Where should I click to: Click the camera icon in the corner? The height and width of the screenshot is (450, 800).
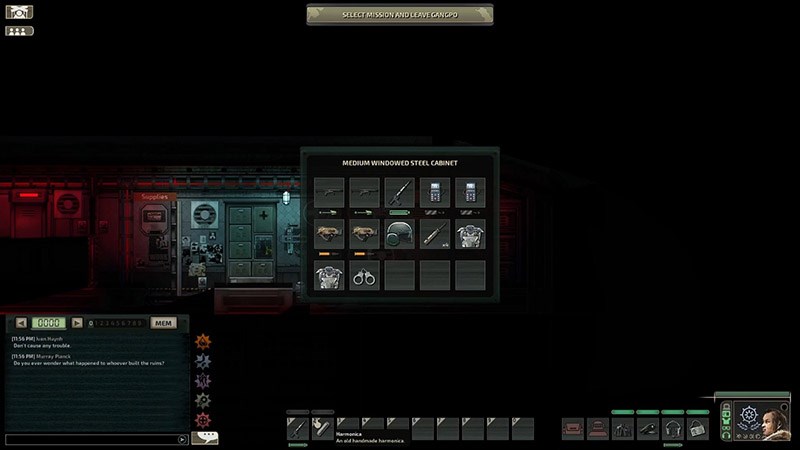click(19, 12)
